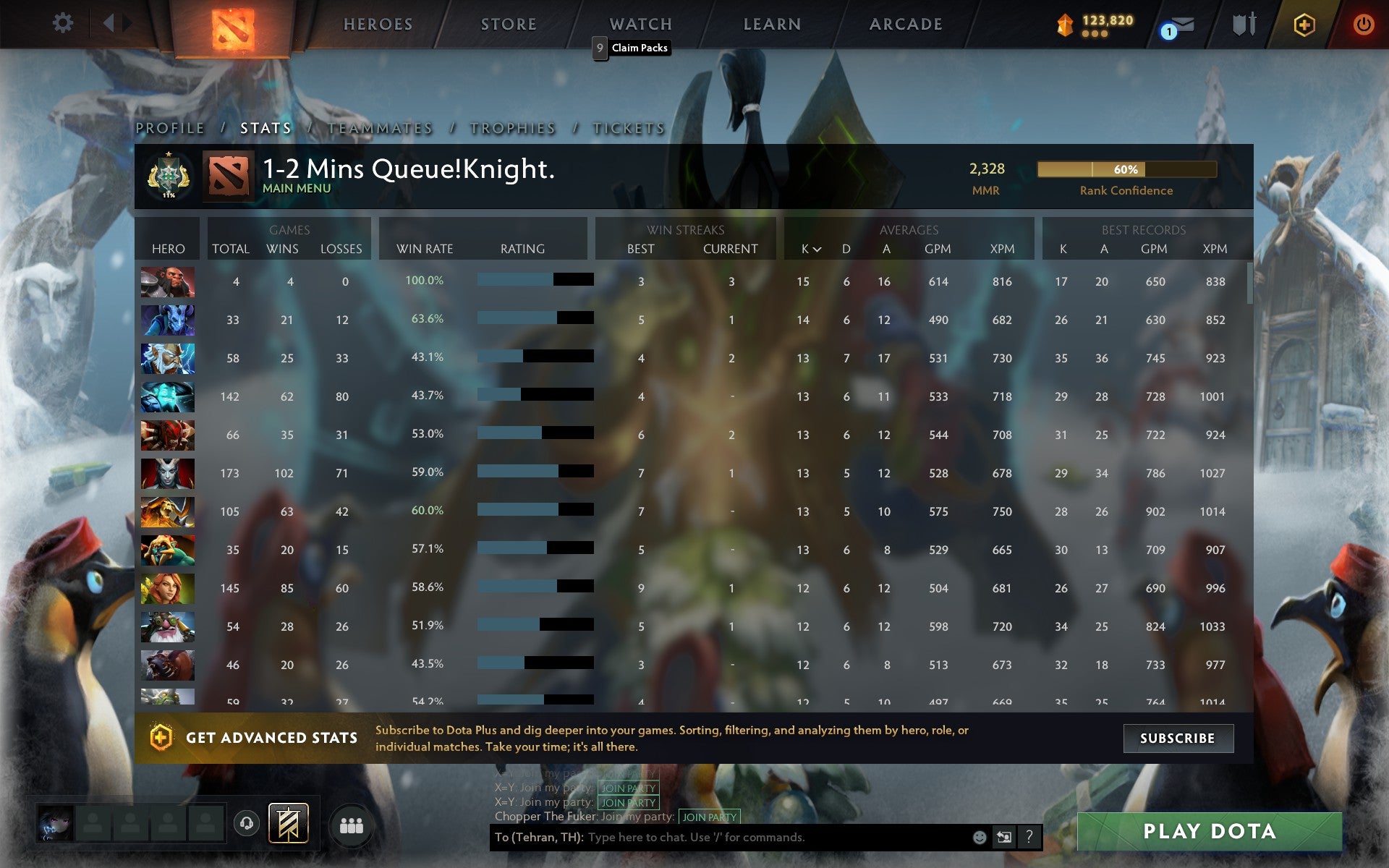Image resolution: width=1389 pixels, height=868 pixels.
Task: Open Dota Plus via the gold hexagon icon
Action: [x=1302, y=22]
